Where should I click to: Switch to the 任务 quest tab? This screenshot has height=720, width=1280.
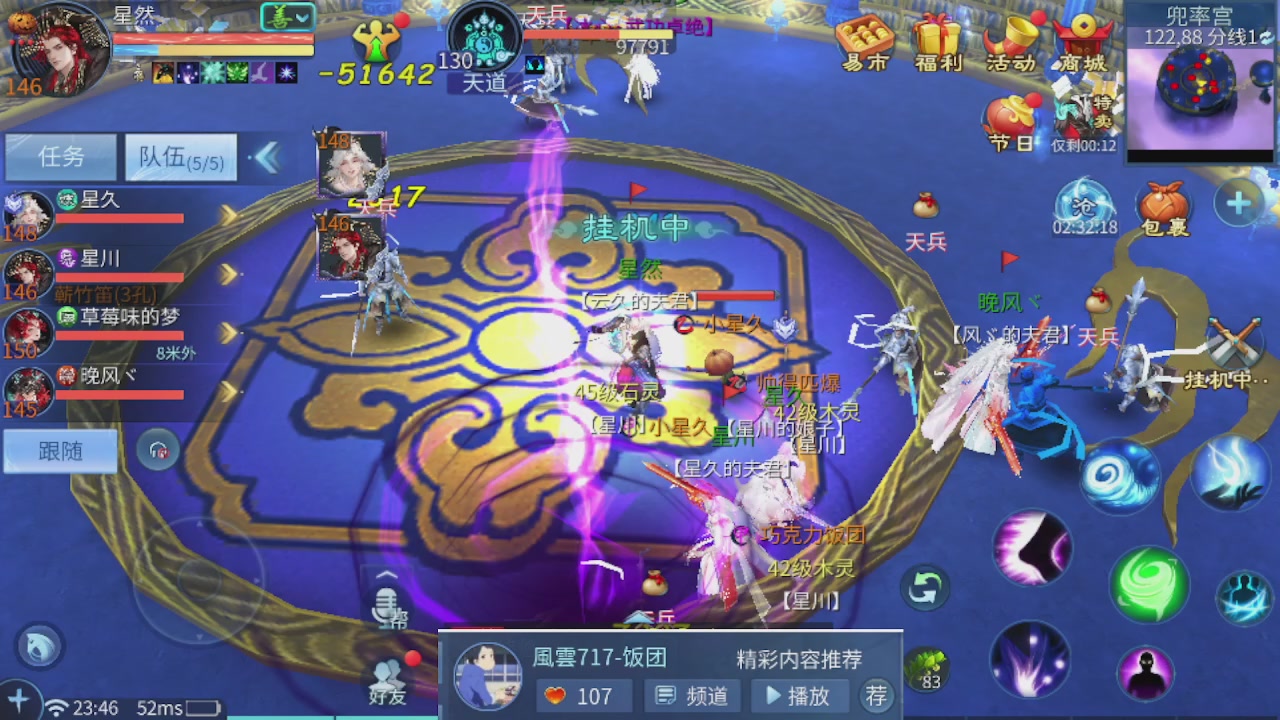coord(60,158)
